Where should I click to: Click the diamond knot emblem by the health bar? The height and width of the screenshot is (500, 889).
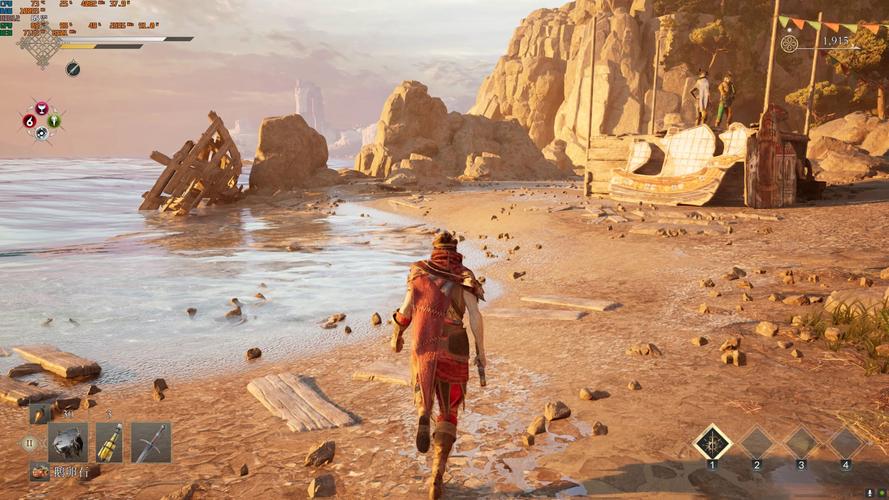(41, 47)
